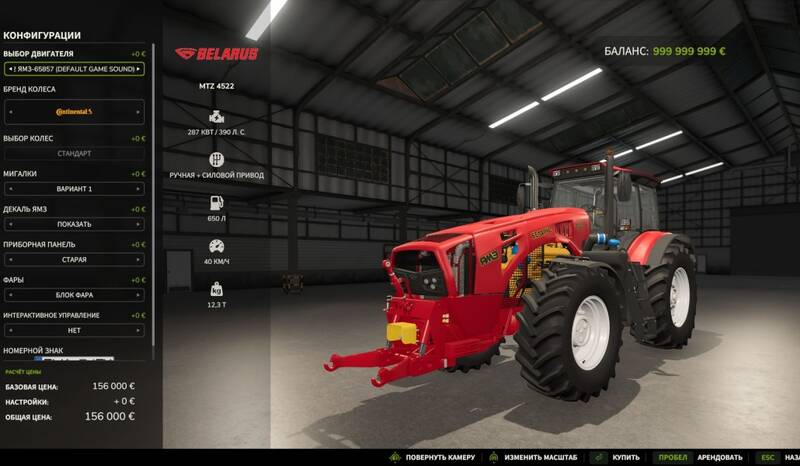Rent the tractor with АРЕНДОВАТЬ

[718, 457]
